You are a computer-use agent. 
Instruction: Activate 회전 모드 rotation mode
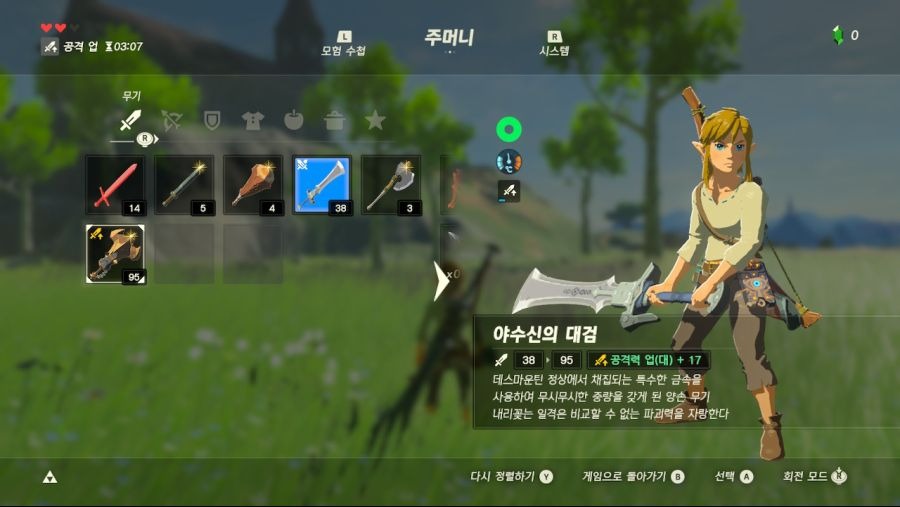[814, 477]
